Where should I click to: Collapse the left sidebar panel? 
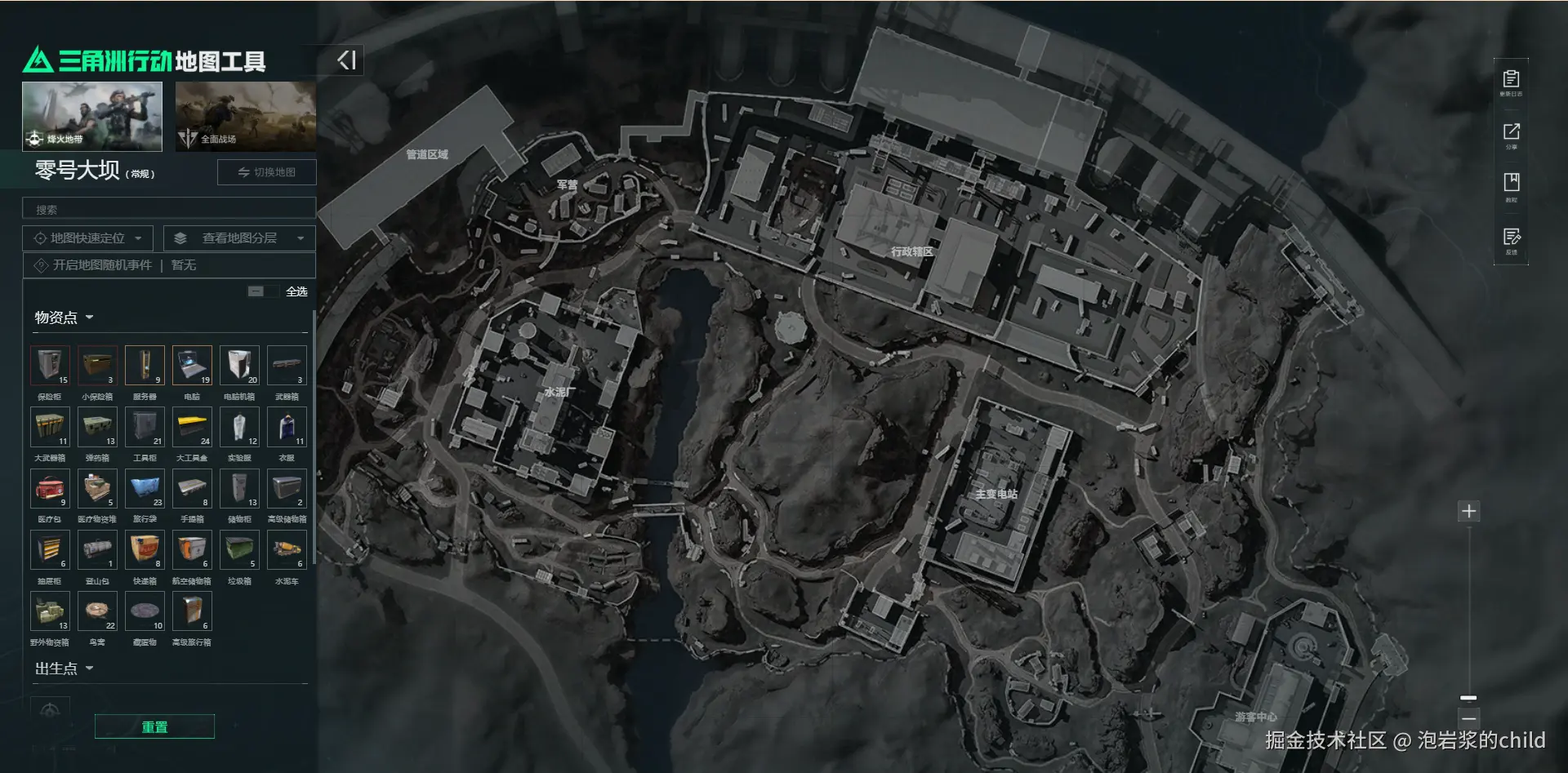346,60
